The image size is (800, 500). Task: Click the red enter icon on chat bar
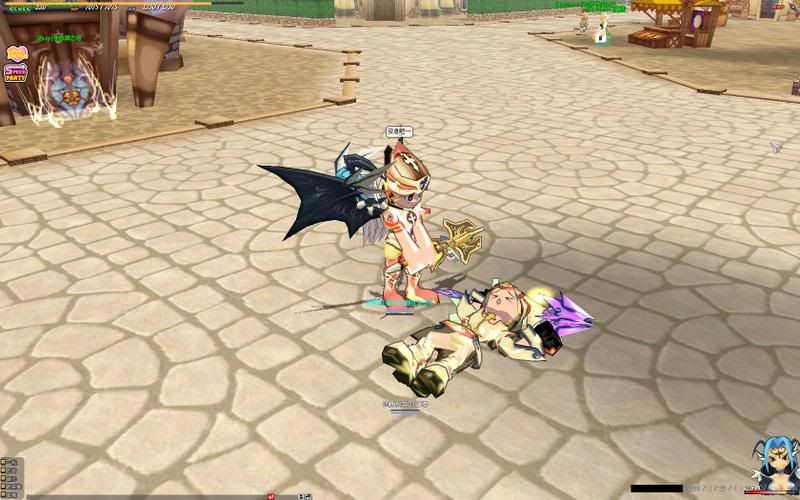click(x=271, y=495)
